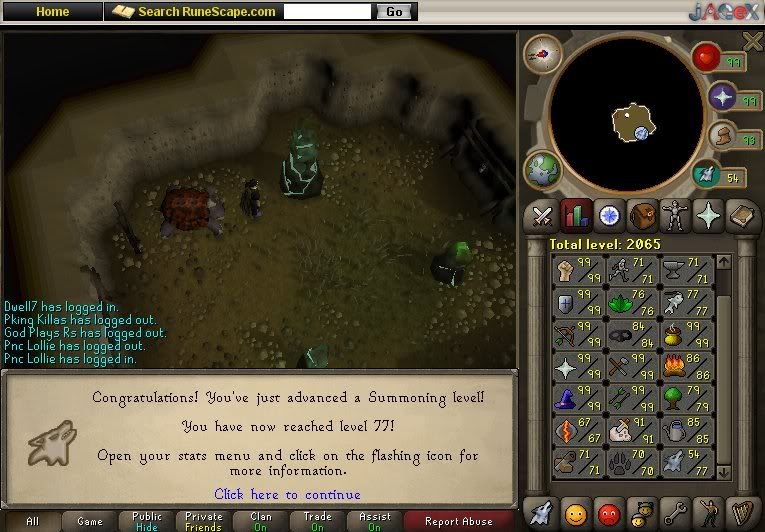Open the magic spellbook tab

click(x=740, y=215)
